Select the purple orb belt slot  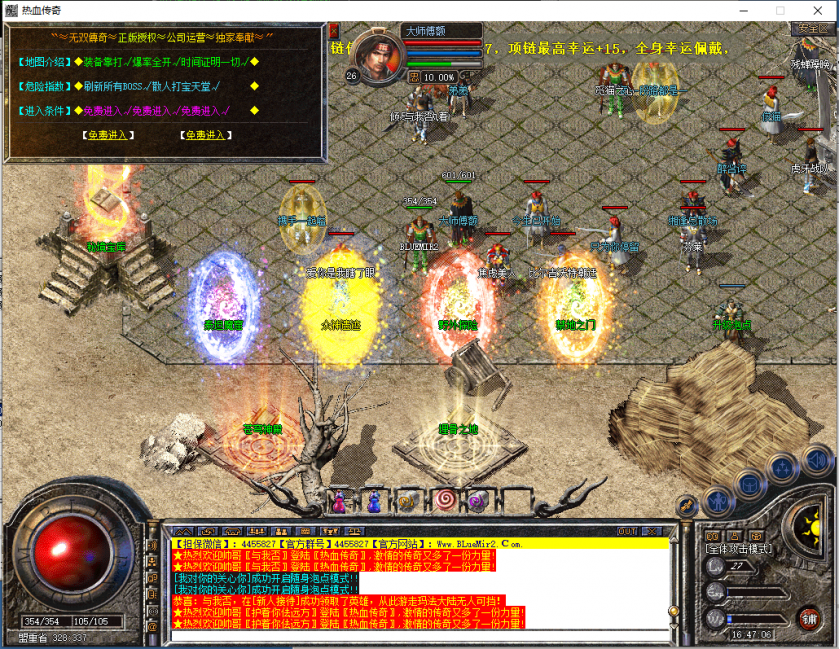pyautogui.click(x=476, y=500)
